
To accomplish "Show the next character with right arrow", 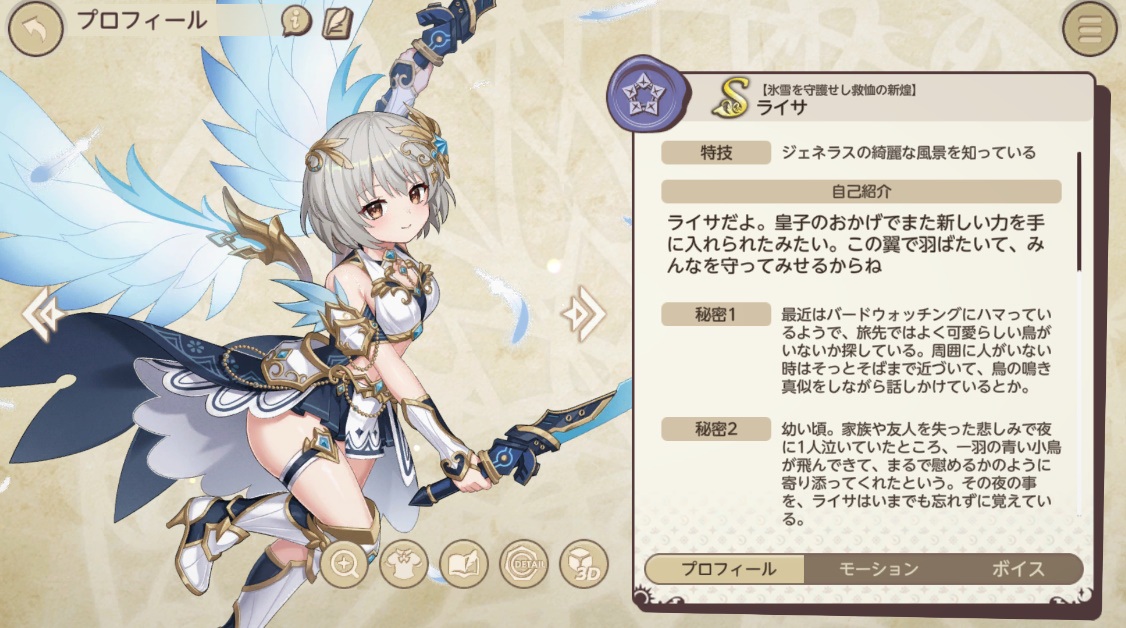I will 582,314.
